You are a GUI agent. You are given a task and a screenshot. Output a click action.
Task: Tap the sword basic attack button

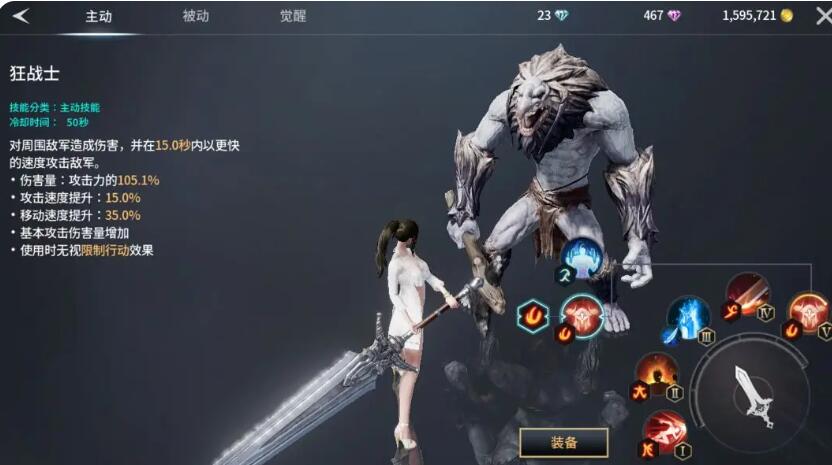[752, 393]
